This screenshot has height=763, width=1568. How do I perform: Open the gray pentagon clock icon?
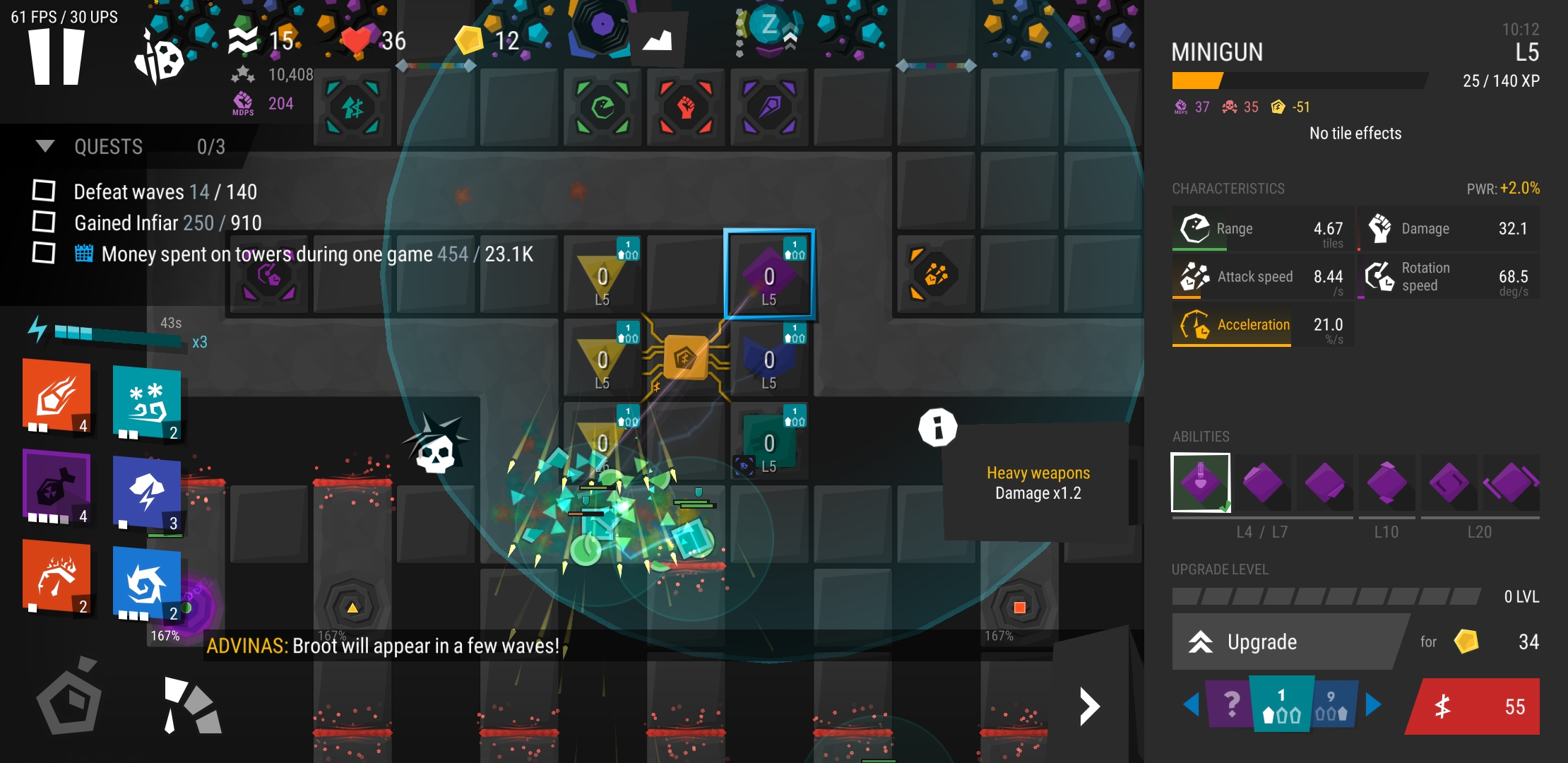click(69, 701)
